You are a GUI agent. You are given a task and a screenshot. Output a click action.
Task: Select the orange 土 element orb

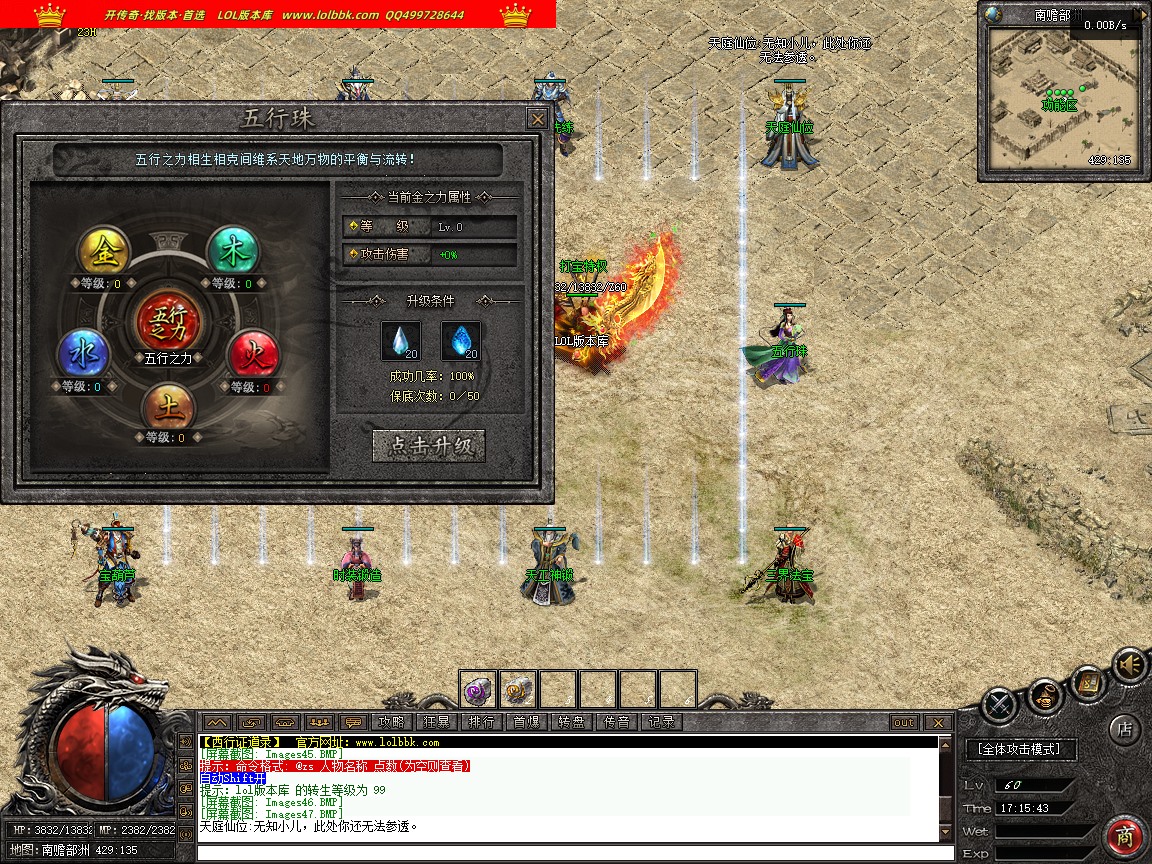pos(168,407)
